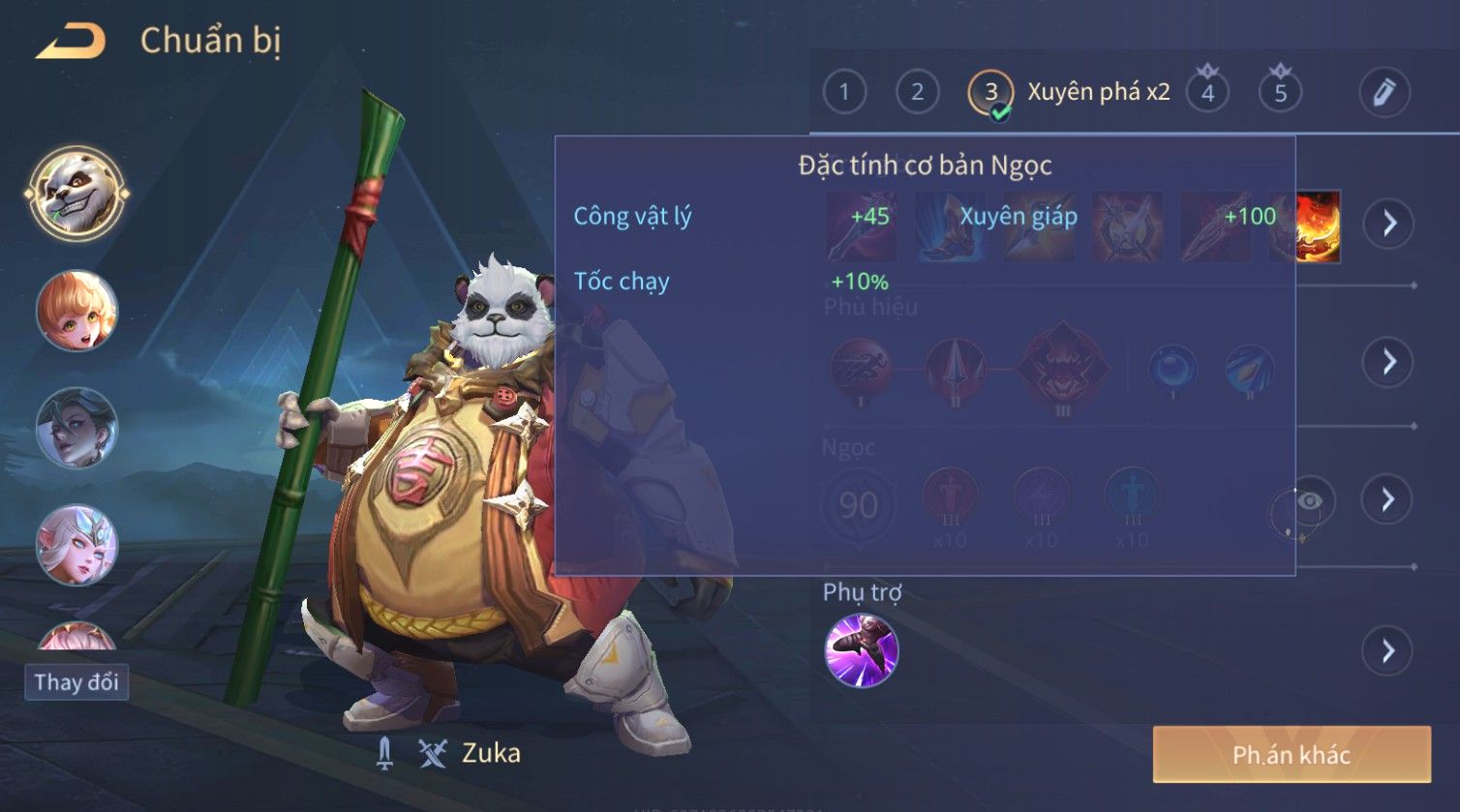Select the Phụ trợ boot skill icon
1460x812 pixels.
pyautogui.click(x=862, y=649)
